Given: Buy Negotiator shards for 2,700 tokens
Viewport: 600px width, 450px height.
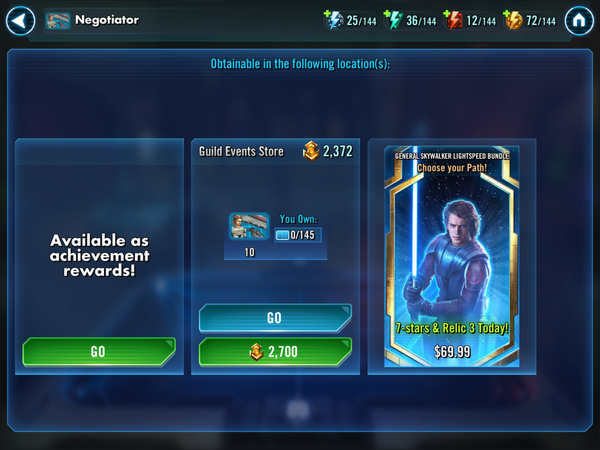Looking at the screenshot, I should (275, 352).
